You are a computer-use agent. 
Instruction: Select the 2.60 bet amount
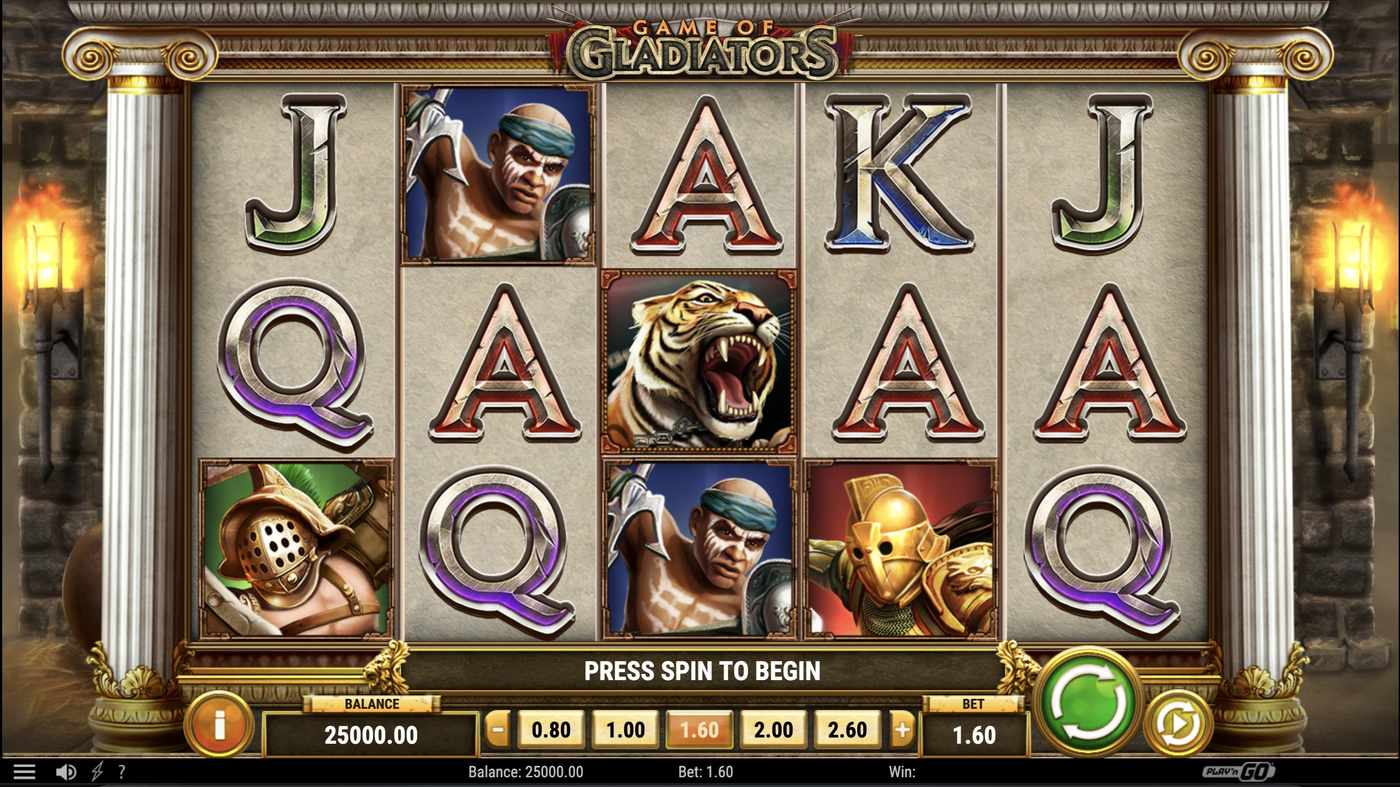(x=847, y=729)
